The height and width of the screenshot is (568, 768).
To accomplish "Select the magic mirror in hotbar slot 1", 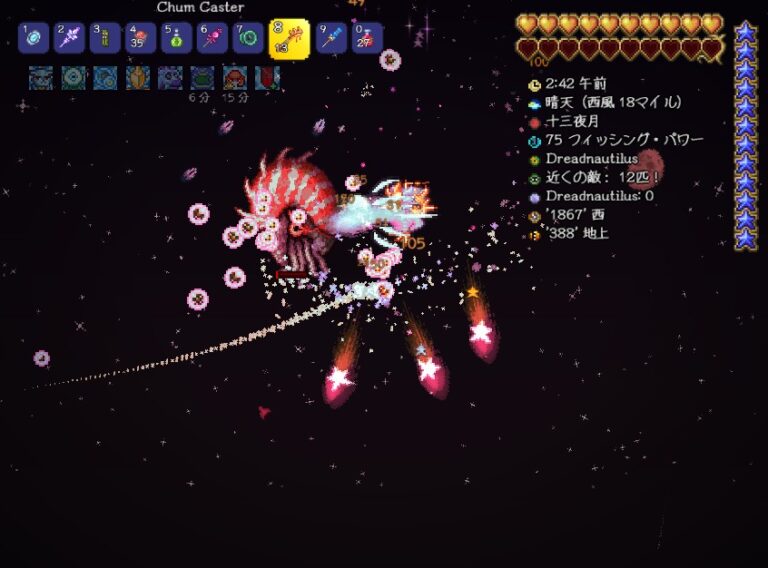I will [34, 38].
